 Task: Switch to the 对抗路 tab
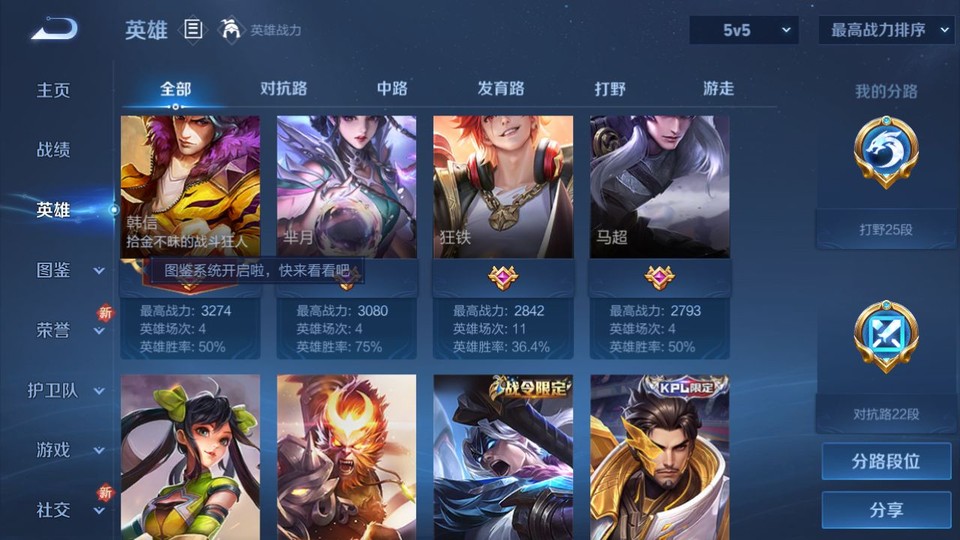[x=284, y=88]
